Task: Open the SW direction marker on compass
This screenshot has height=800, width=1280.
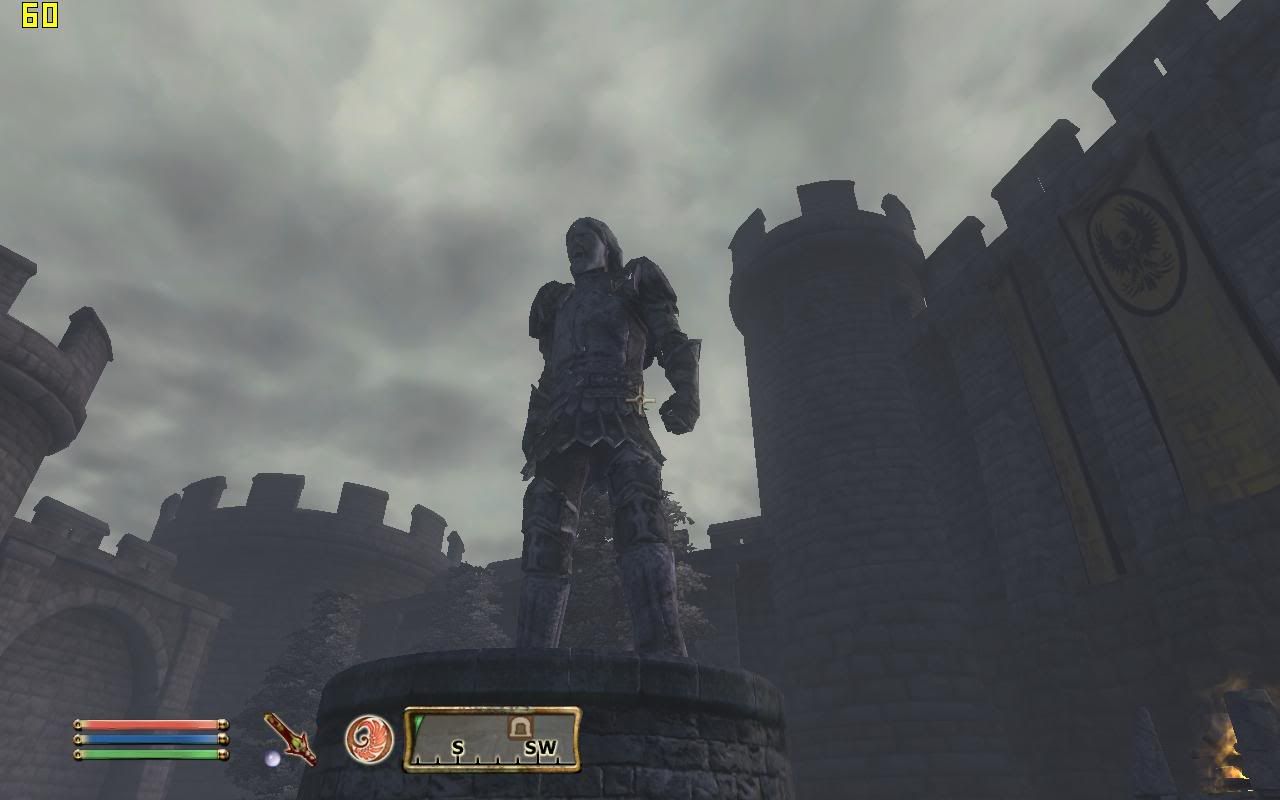Action: [541, 746]
